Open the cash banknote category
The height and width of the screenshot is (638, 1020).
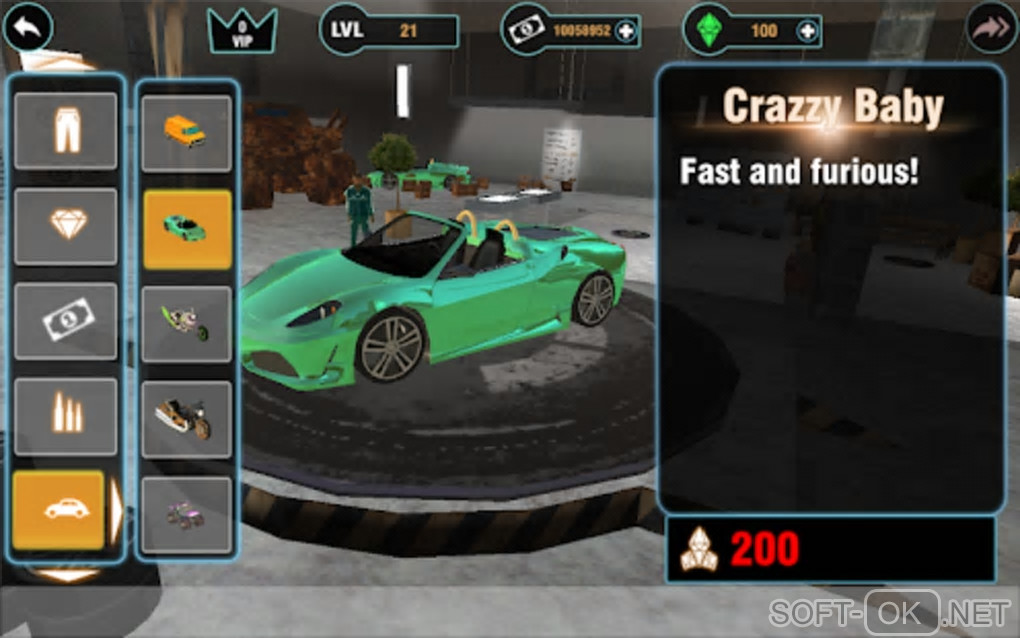coord(66,321)
